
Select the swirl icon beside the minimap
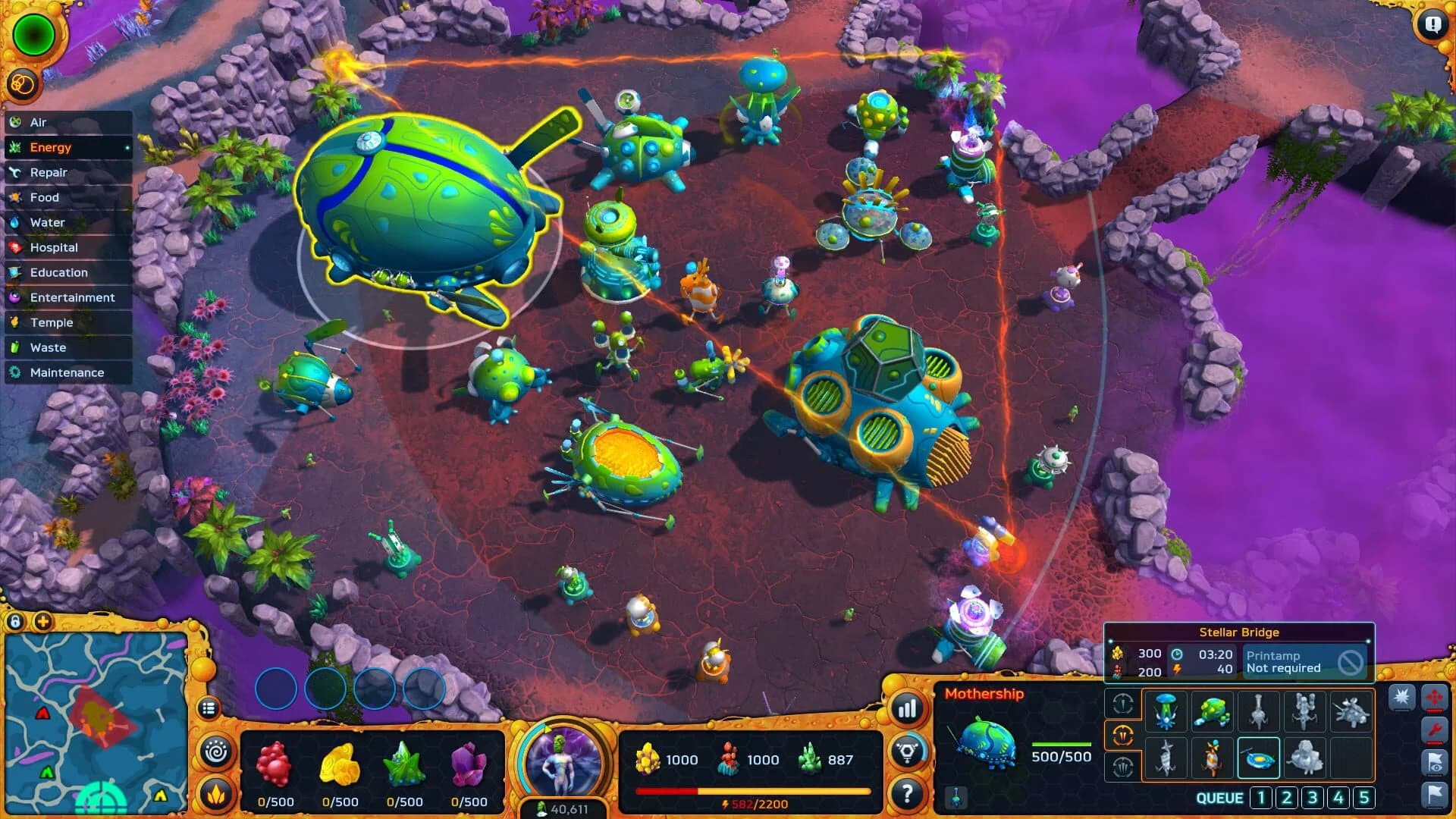click(x=215, y=751)
